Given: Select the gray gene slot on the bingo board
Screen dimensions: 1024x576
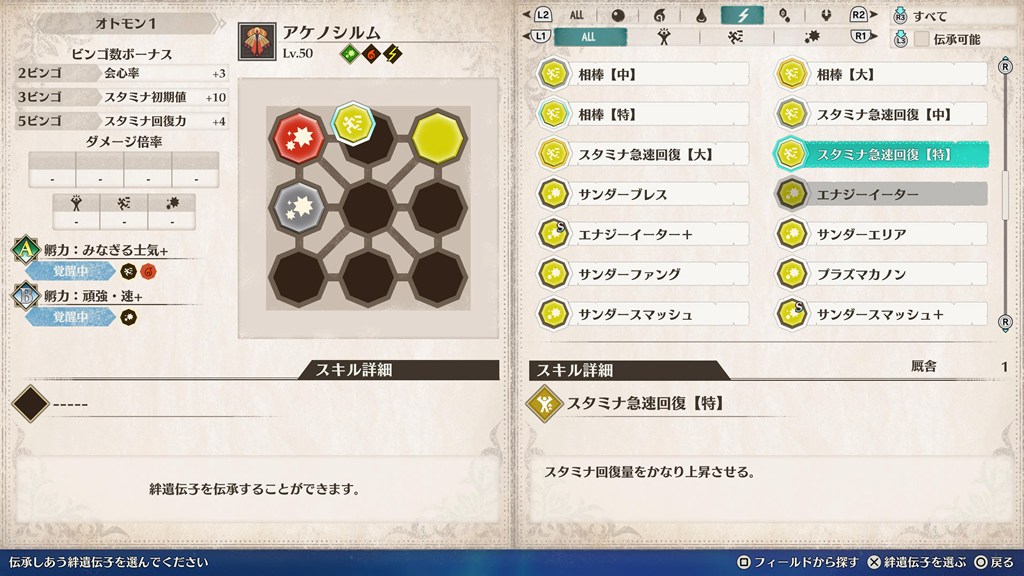Looking at the screenshot, I should coord(298,205).
